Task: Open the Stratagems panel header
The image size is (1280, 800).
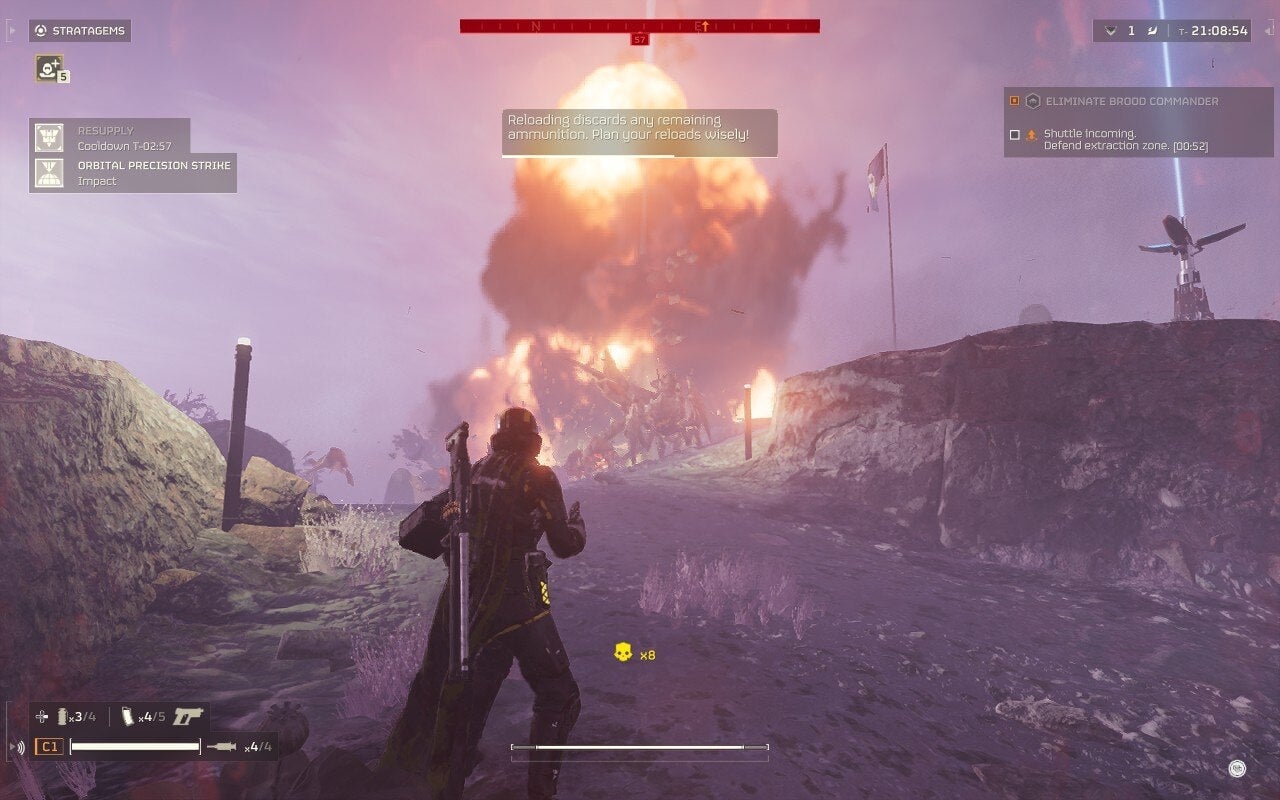Action: (80, 31)
